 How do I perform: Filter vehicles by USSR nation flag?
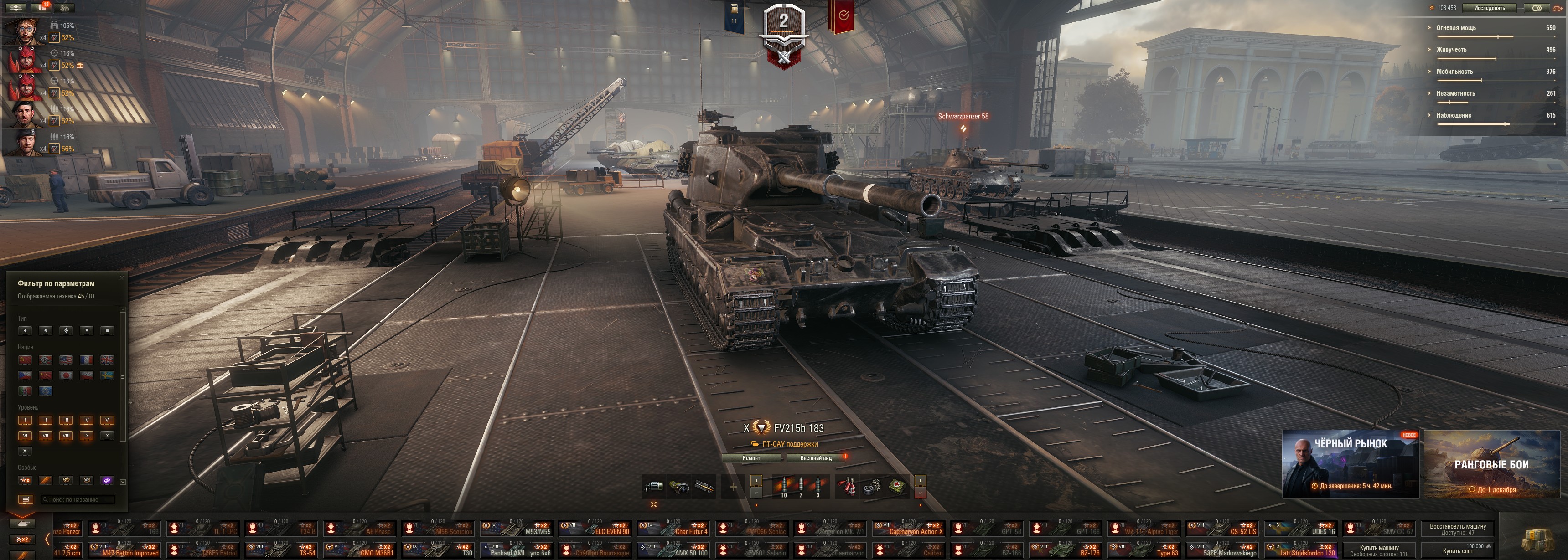click(25, 360)
